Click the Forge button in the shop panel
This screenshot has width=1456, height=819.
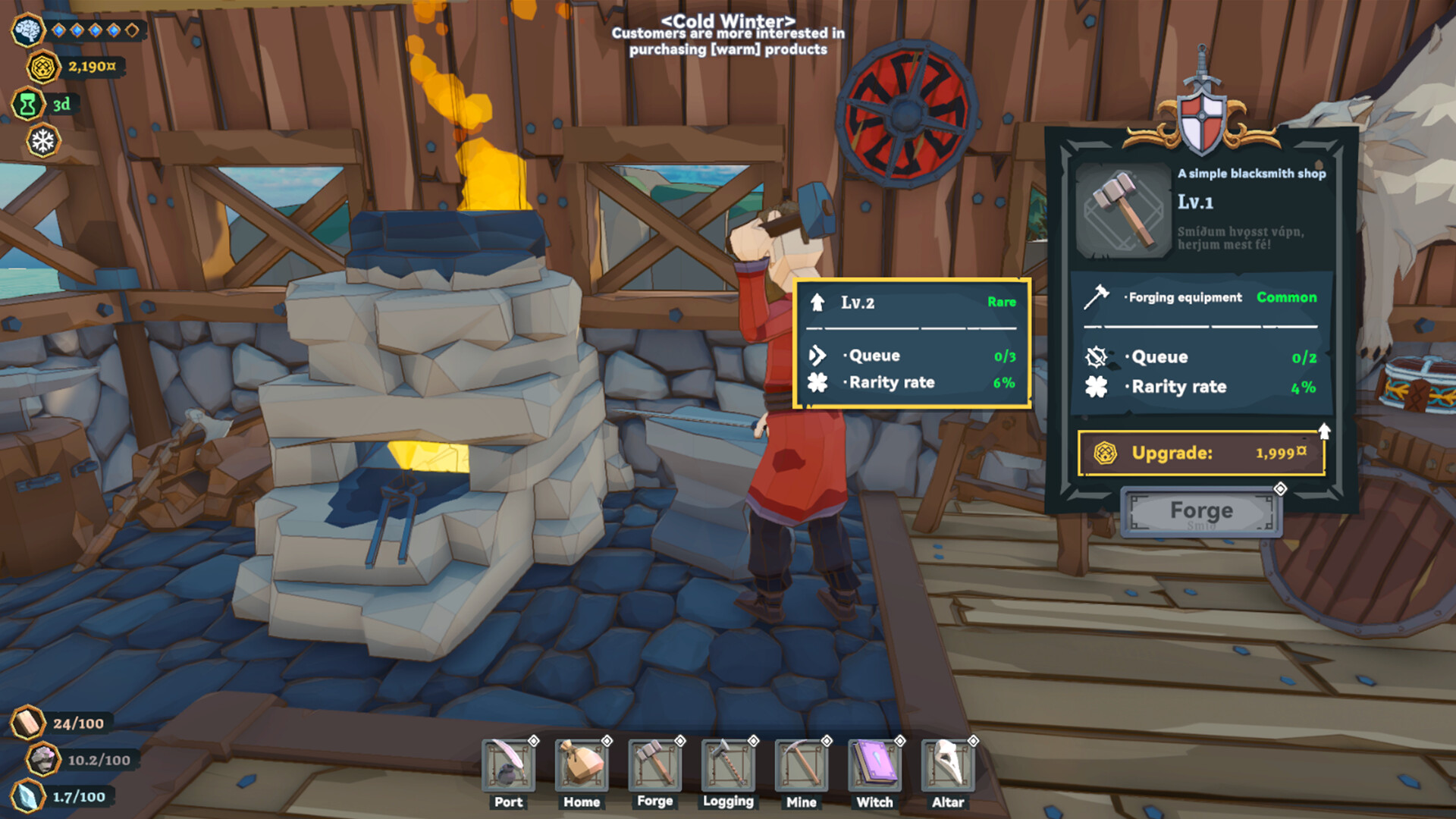[x=1201, y=512]
